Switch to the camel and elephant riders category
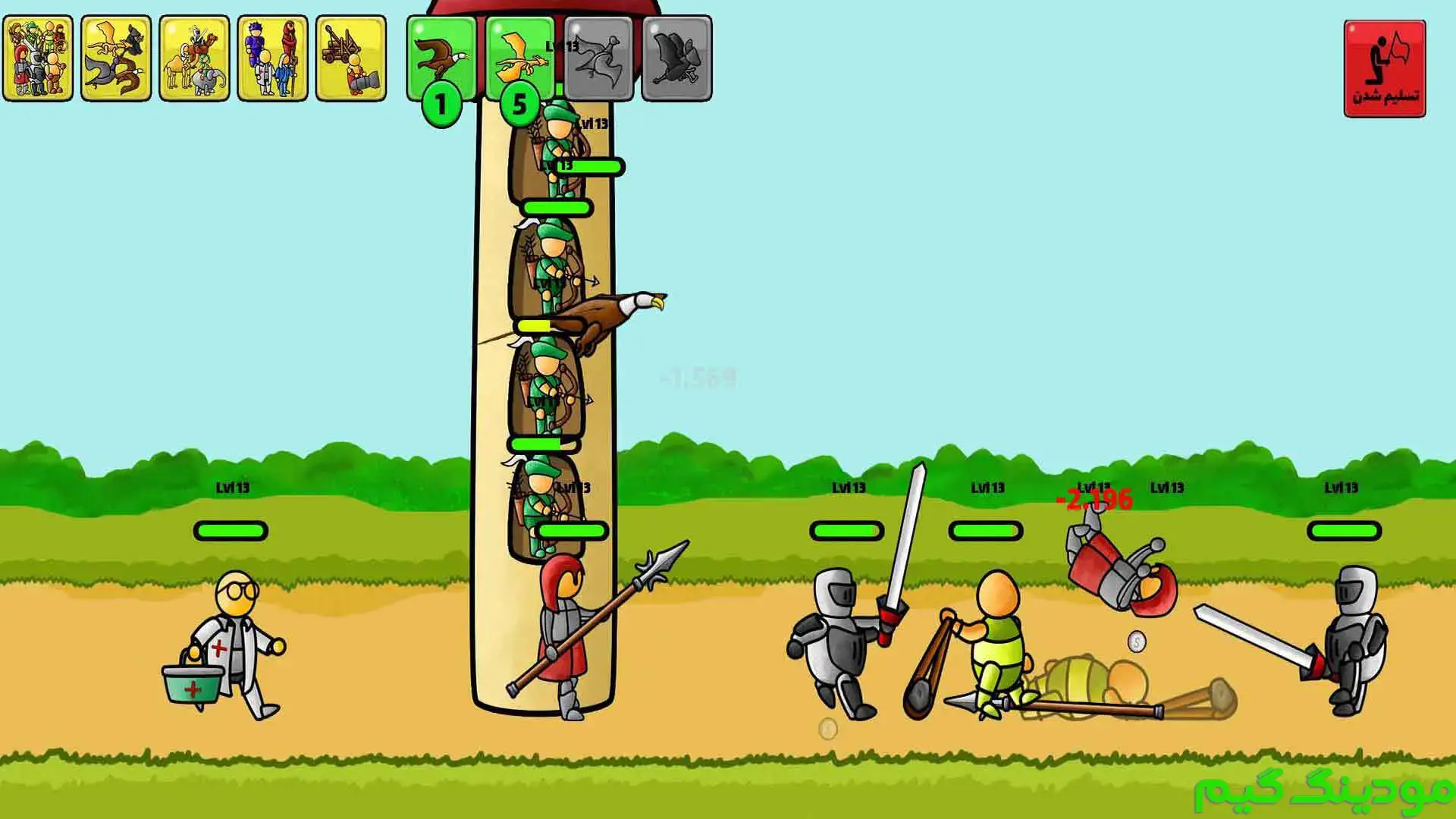The image size is (1456, 819). pos(194,58)
